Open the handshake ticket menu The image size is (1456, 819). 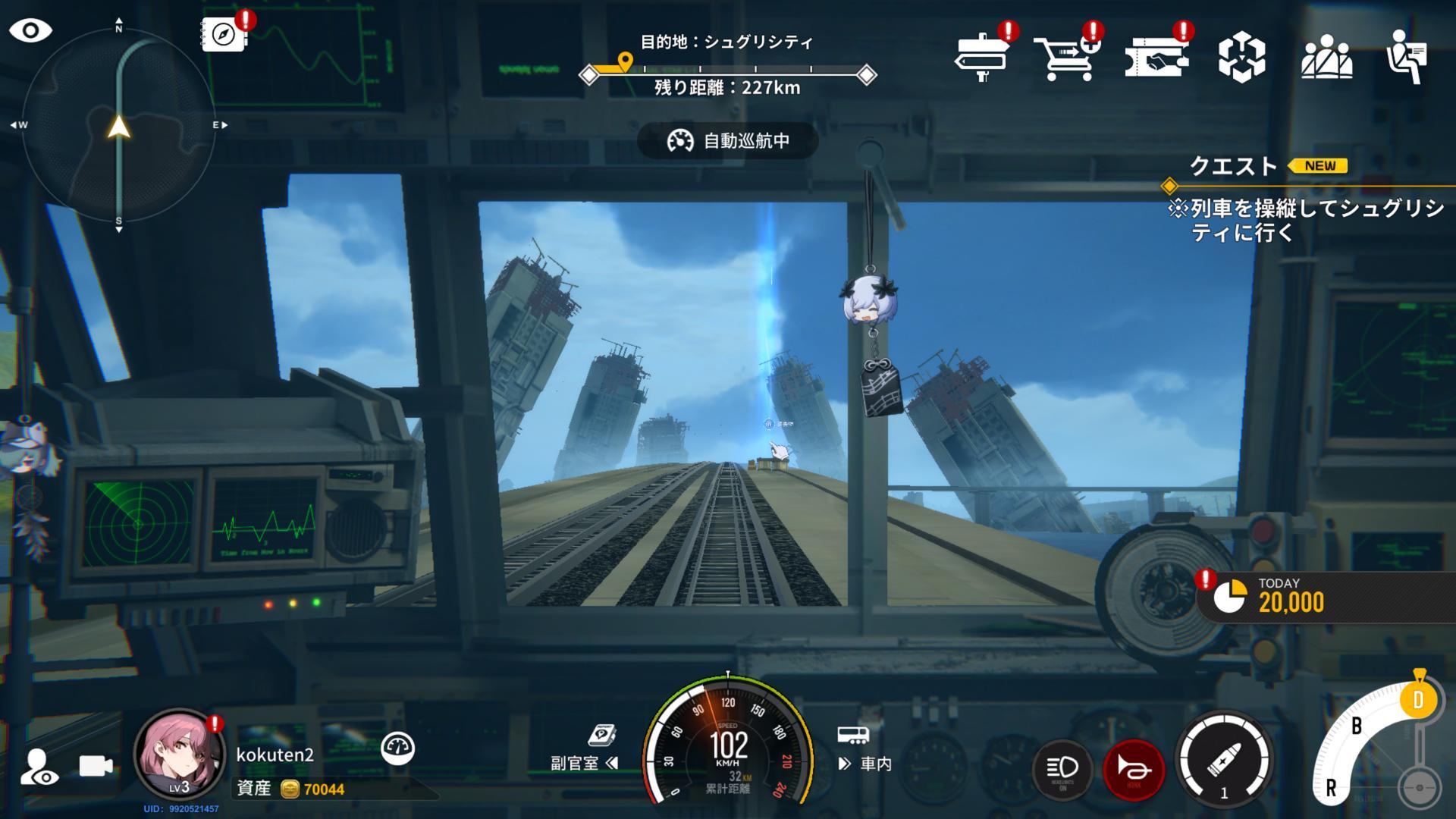[x=1156, y=56]
